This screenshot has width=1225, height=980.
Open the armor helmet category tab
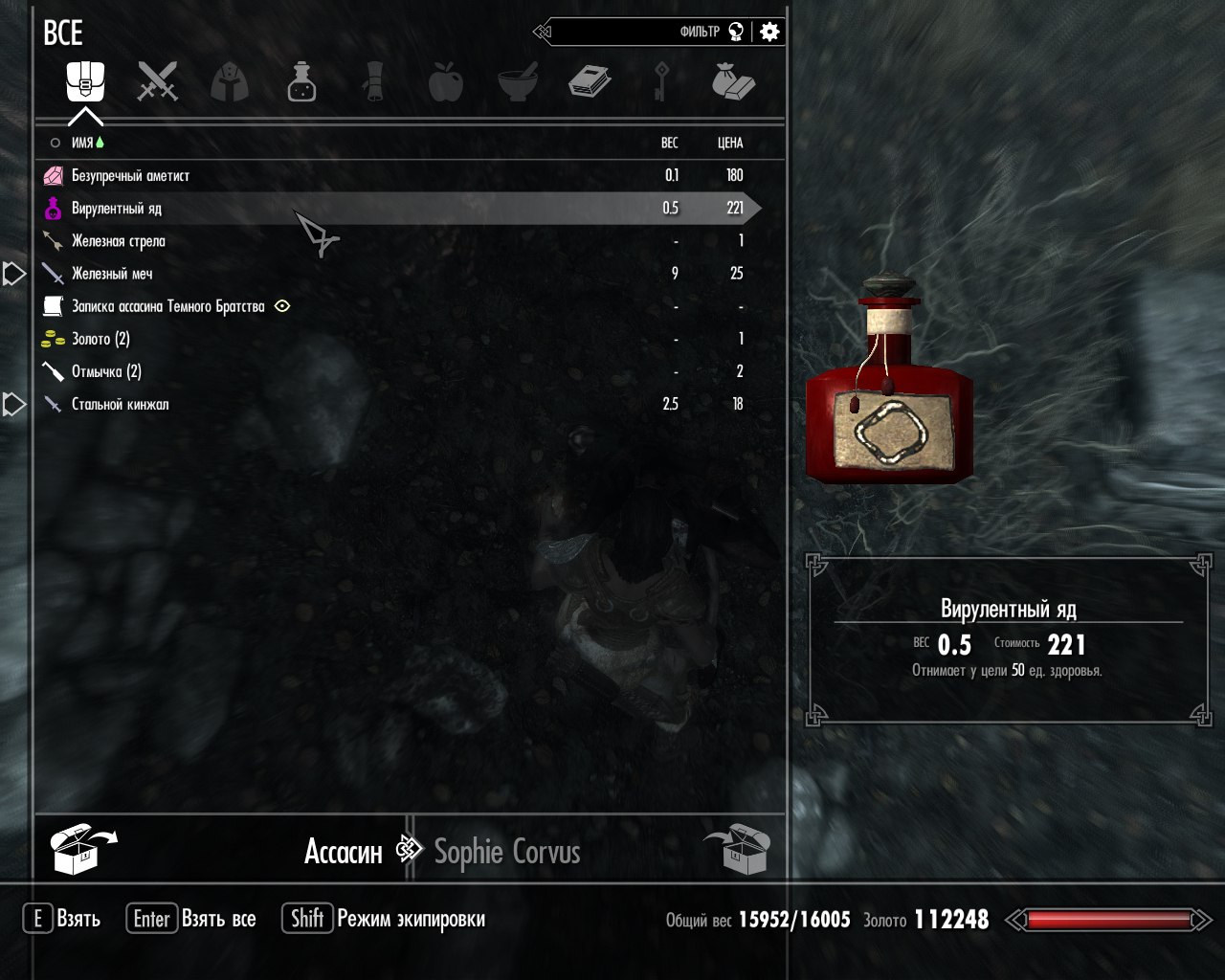tap(230, 81)
